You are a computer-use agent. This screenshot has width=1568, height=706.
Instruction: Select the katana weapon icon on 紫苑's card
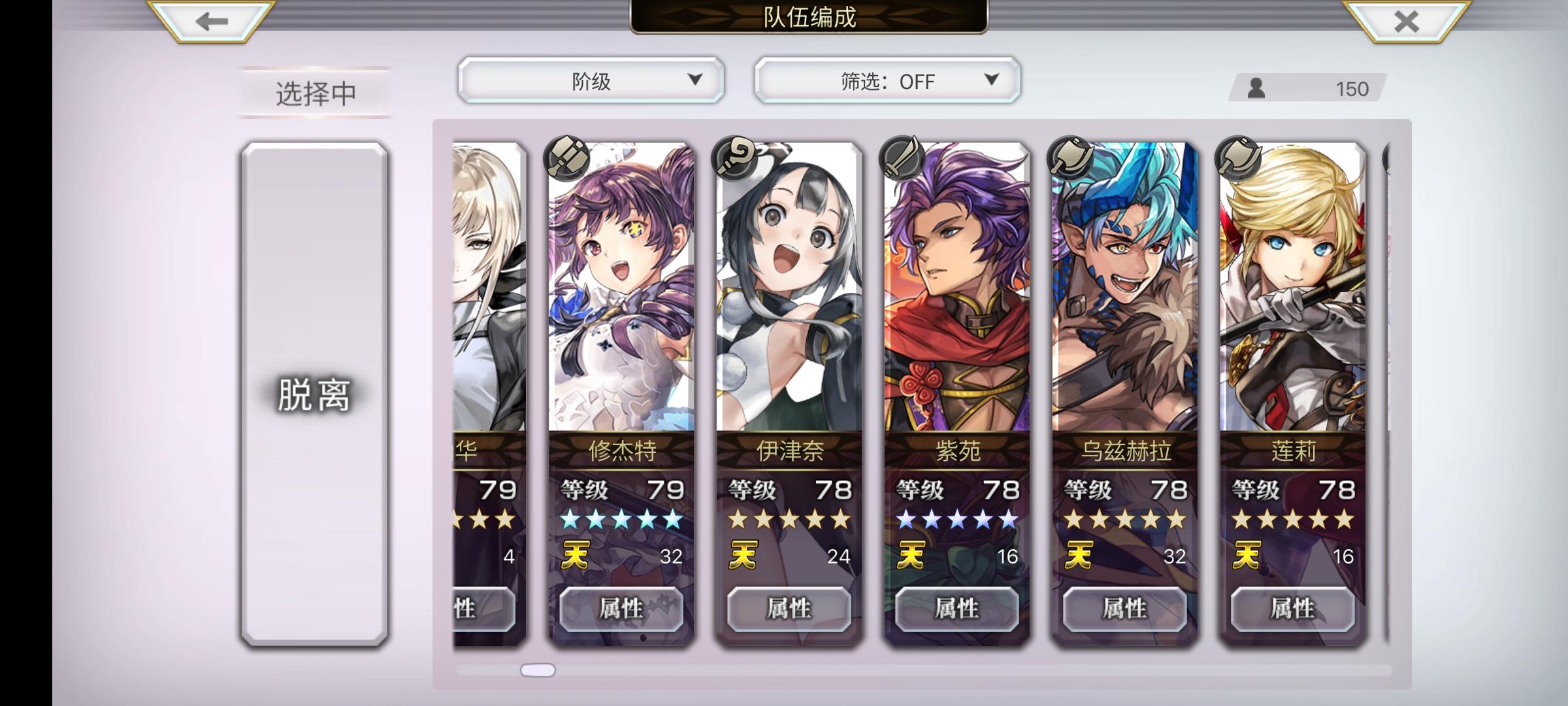pos(903,157)
